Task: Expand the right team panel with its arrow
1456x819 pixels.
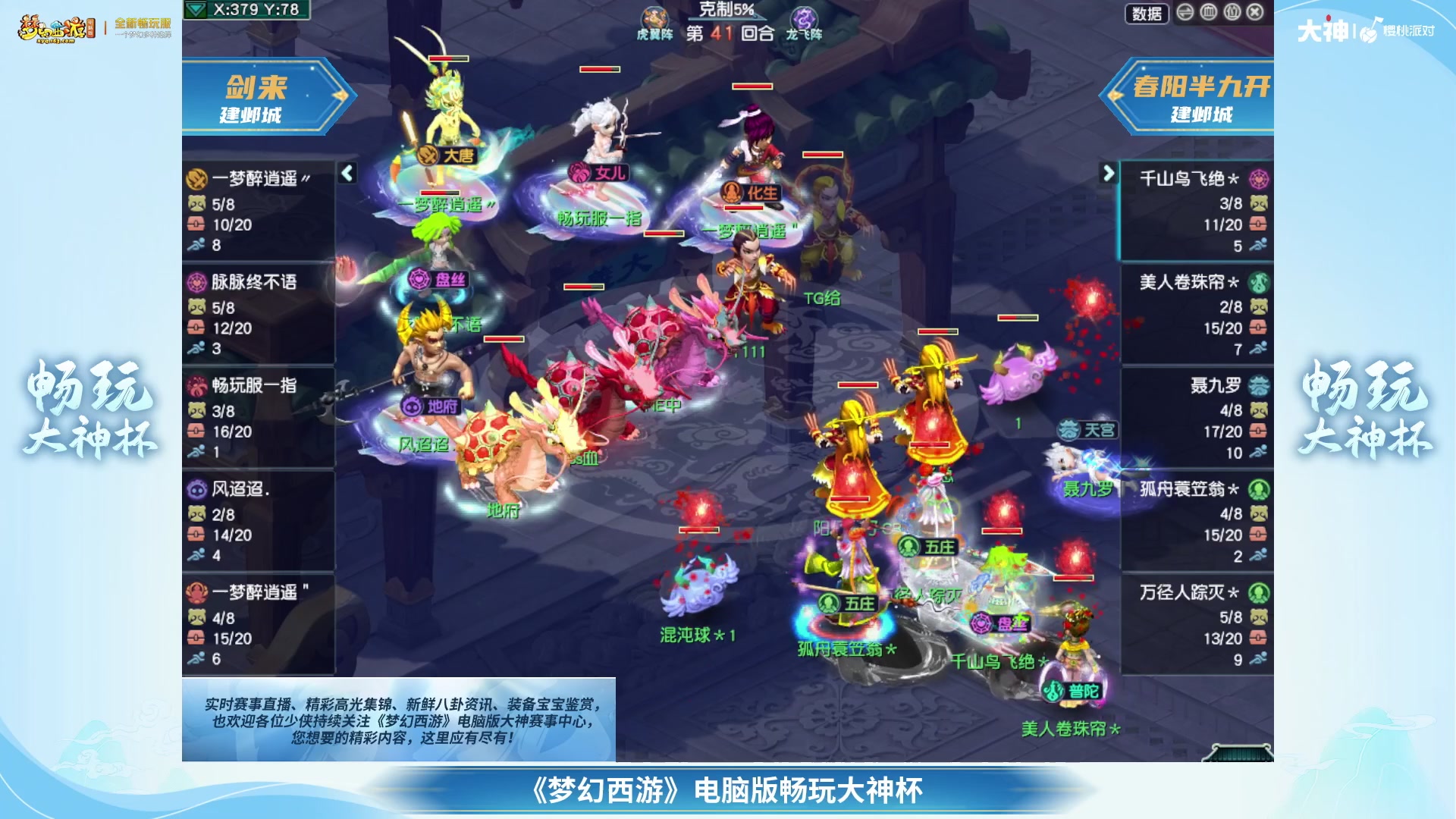Action: pyautogui.click(x=1108, y=174)
